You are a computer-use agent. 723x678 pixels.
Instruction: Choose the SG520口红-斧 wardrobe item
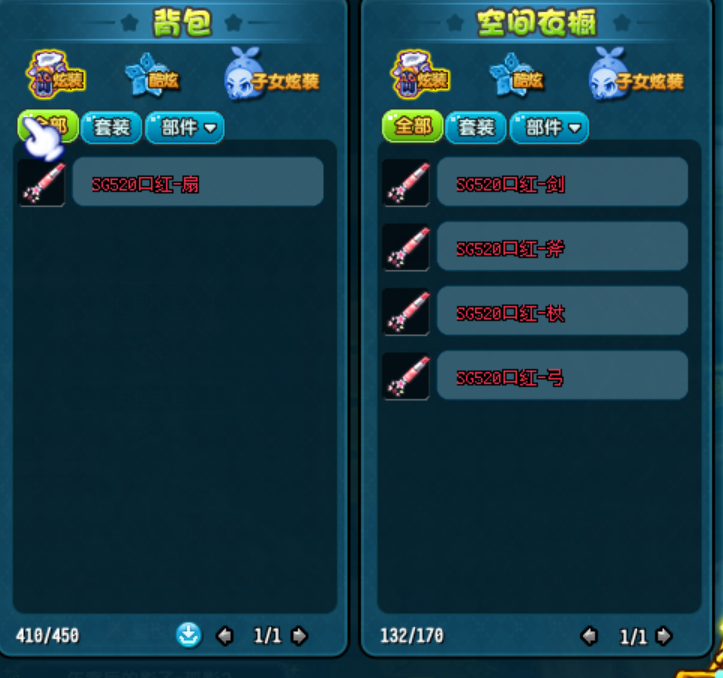[x=562, y=247]
